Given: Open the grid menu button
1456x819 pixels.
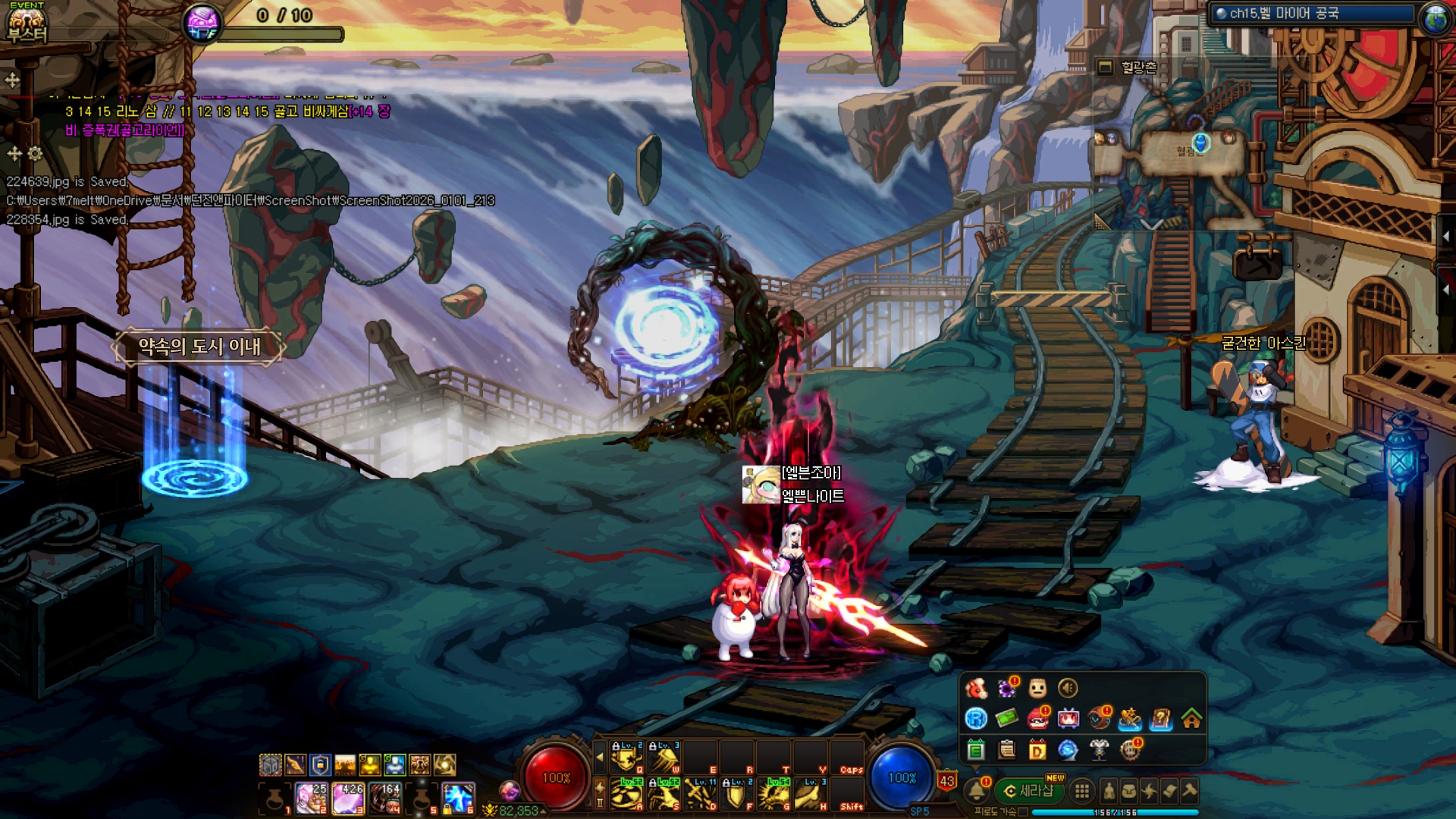Looking at the screenshot, I should [1082, 792].
